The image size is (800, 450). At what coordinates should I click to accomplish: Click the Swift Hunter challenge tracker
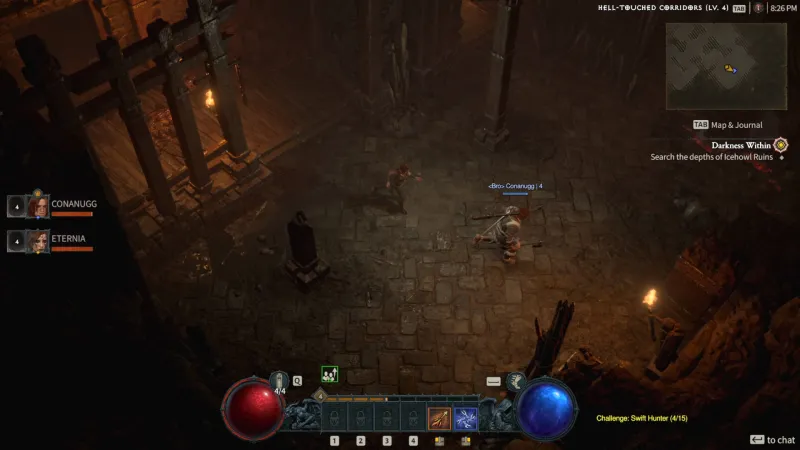click(641, 417)
